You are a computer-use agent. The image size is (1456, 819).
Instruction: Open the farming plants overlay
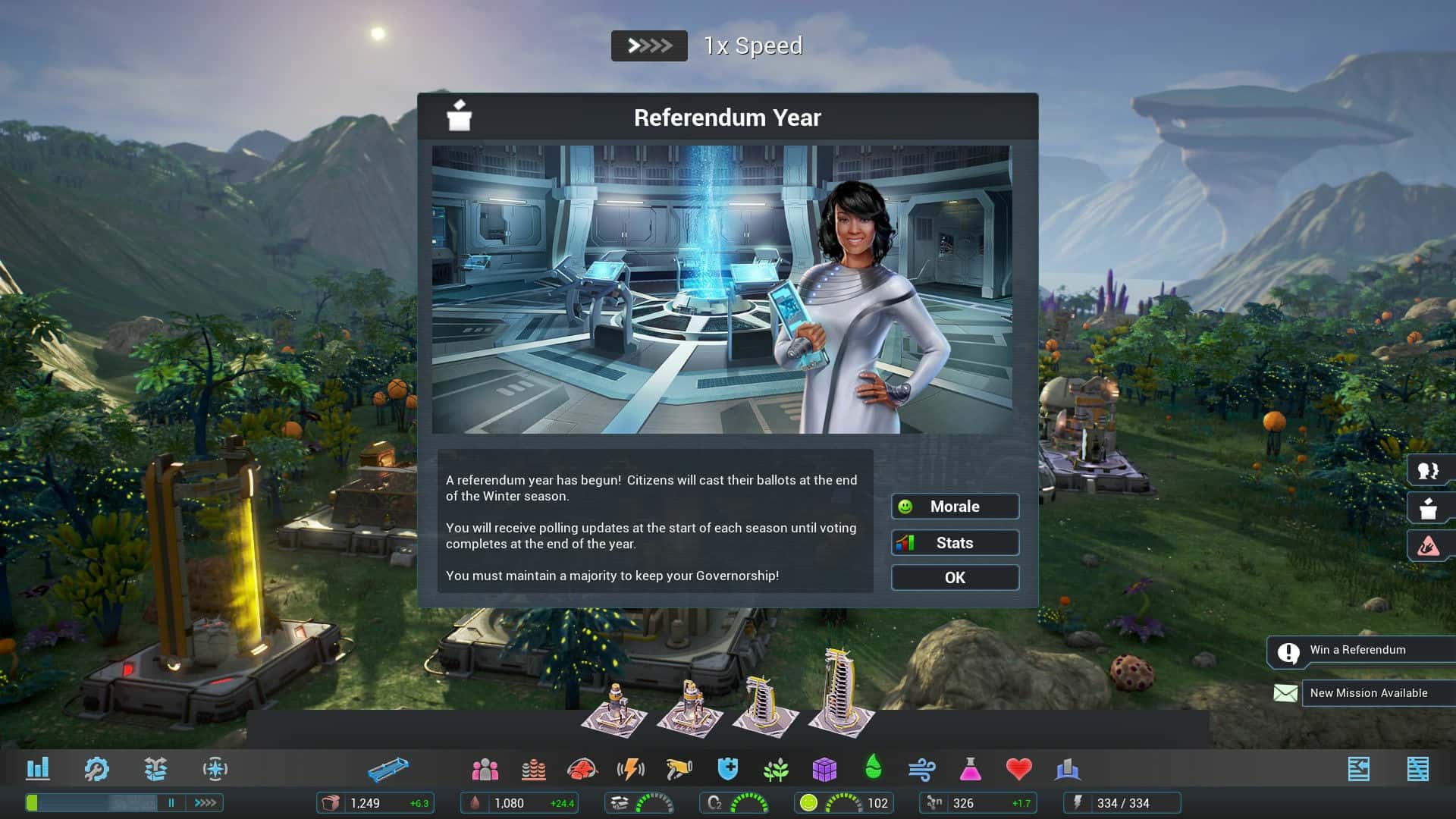775,768
